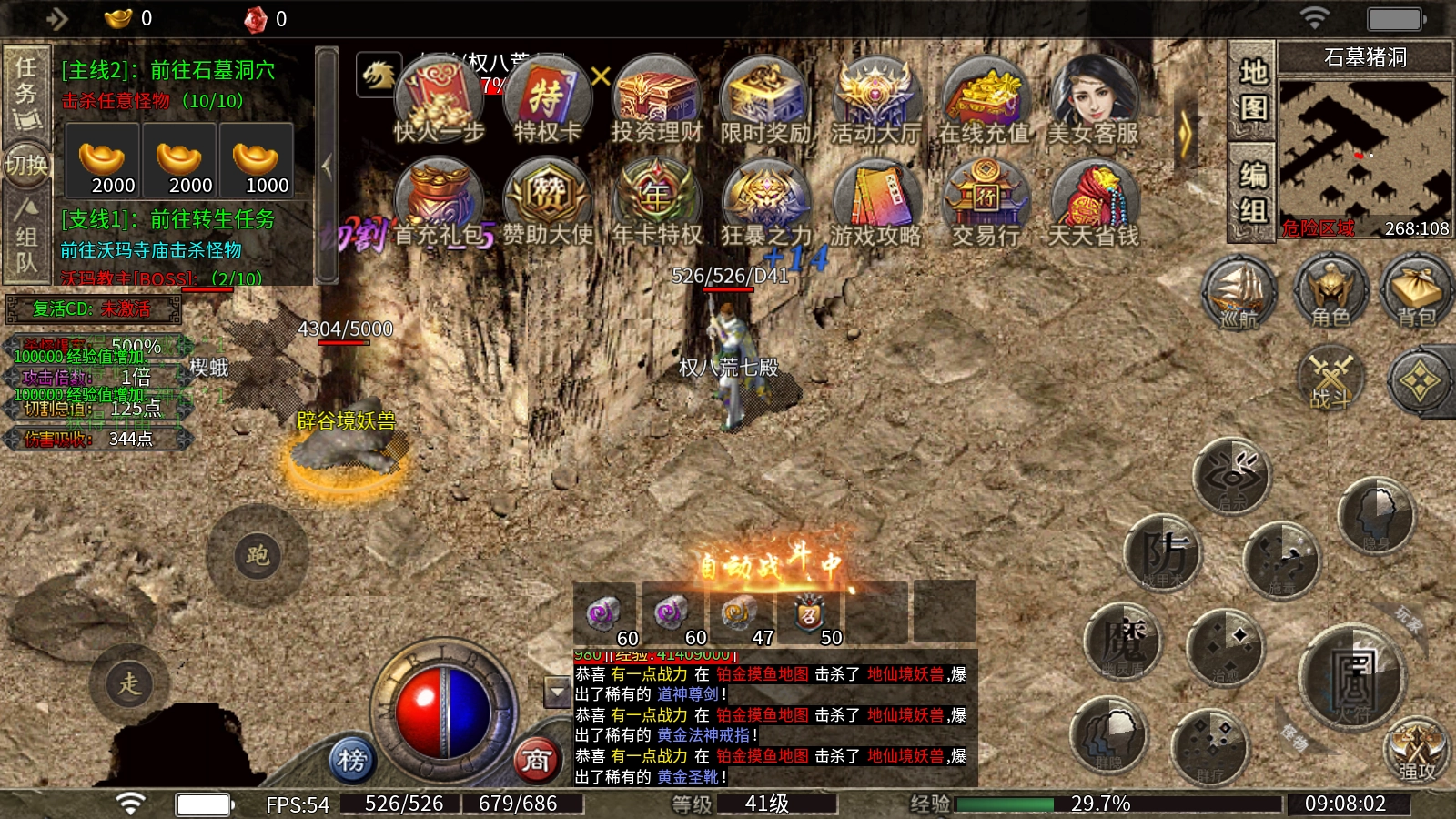This screenshot has height=819, width=1456.
Task: Contact 美女客服 customer service
Action: pyautogui.click(x=1093, y=102)
